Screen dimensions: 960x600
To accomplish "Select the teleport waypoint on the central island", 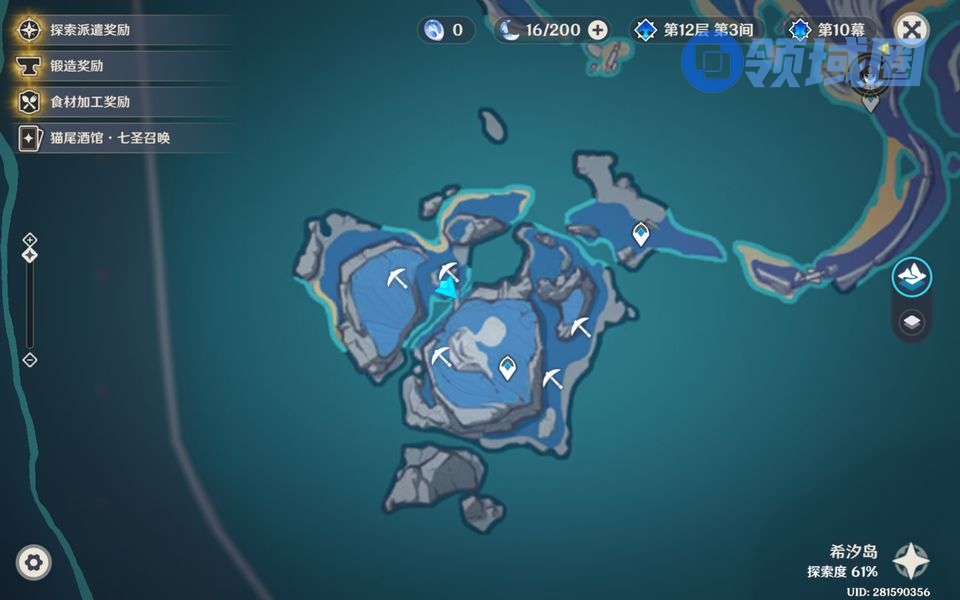I will pyautogui.click(x=508, y=368).
